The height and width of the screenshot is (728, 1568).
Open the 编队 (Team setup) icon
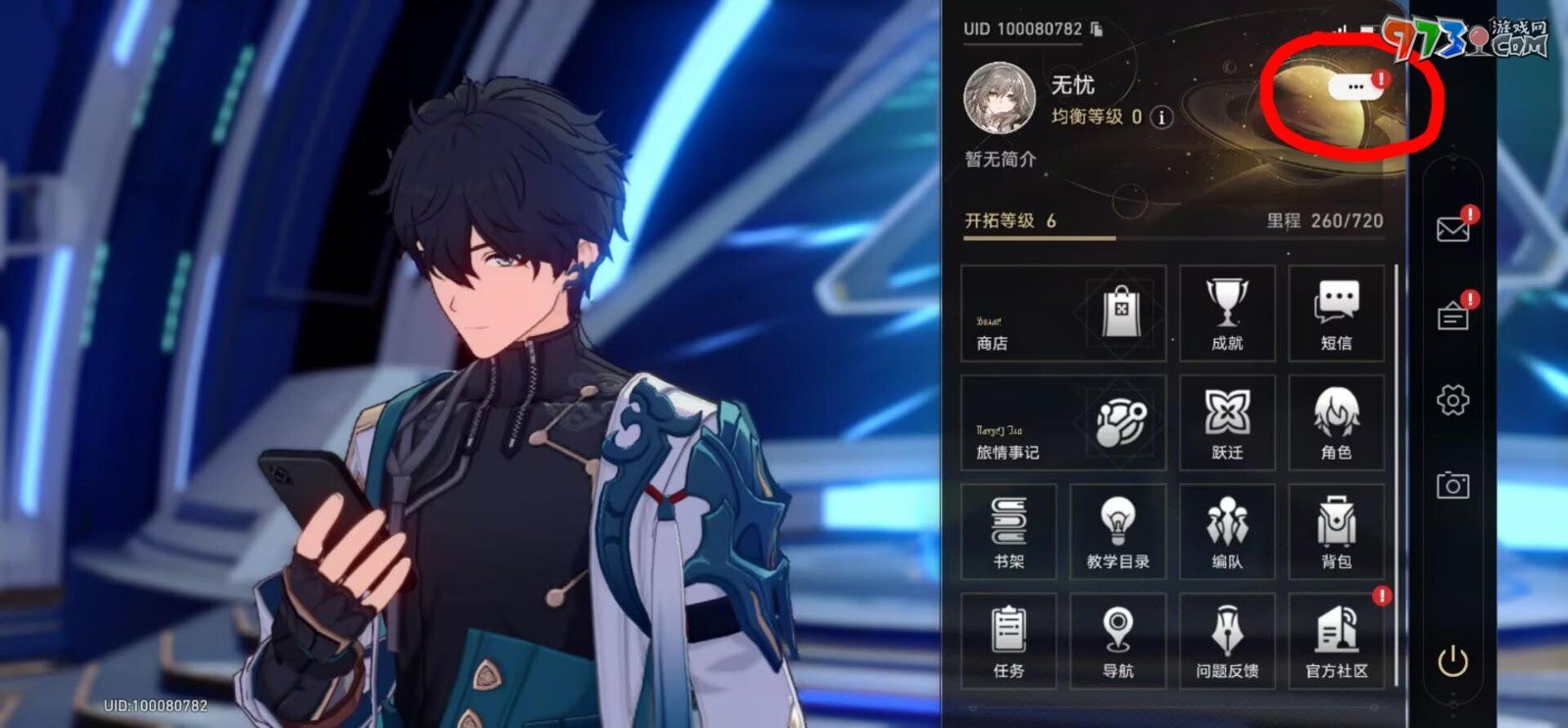[x=1227, y=531]
